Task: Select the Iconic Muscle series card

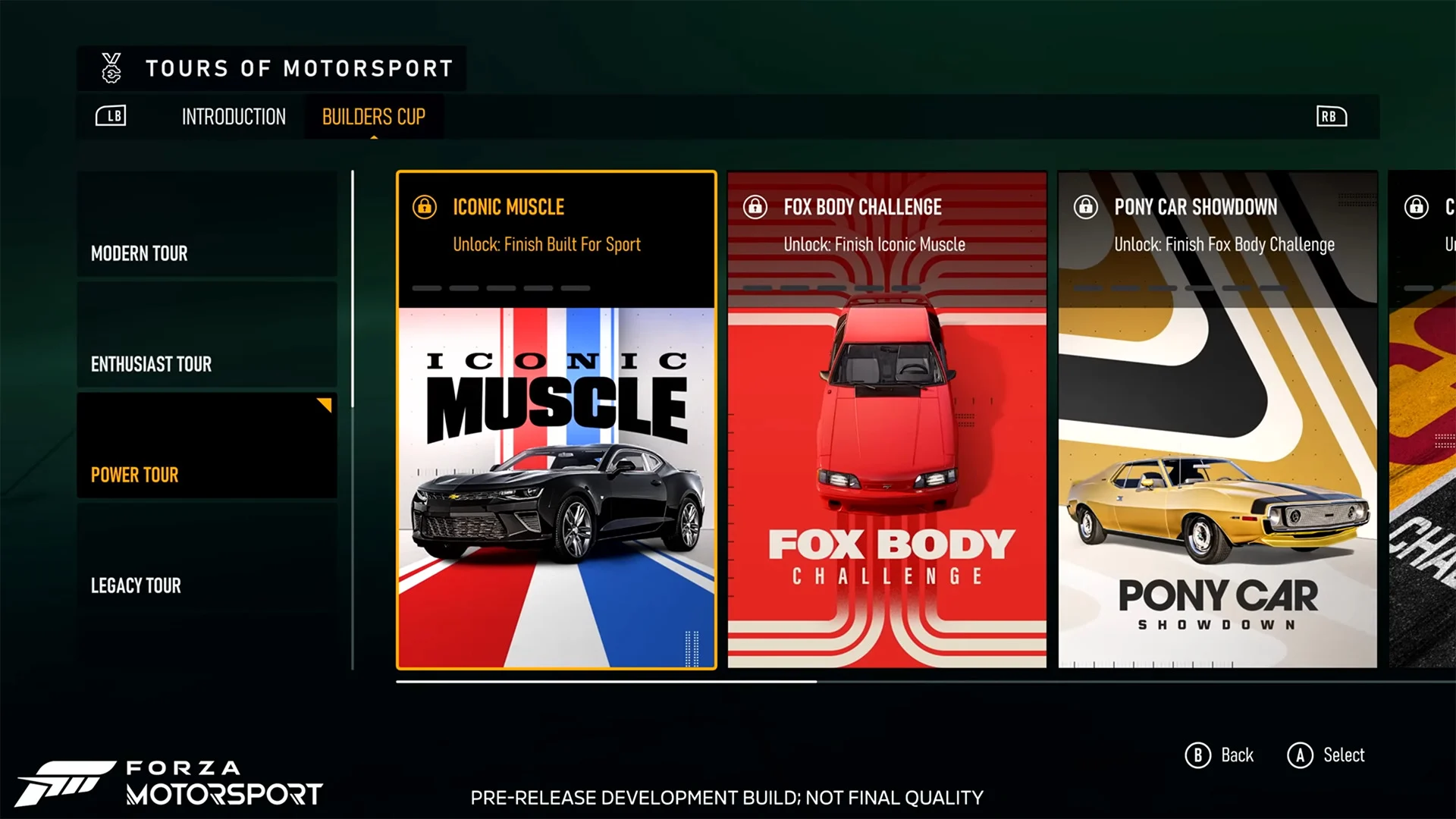Action: [556, 420]
